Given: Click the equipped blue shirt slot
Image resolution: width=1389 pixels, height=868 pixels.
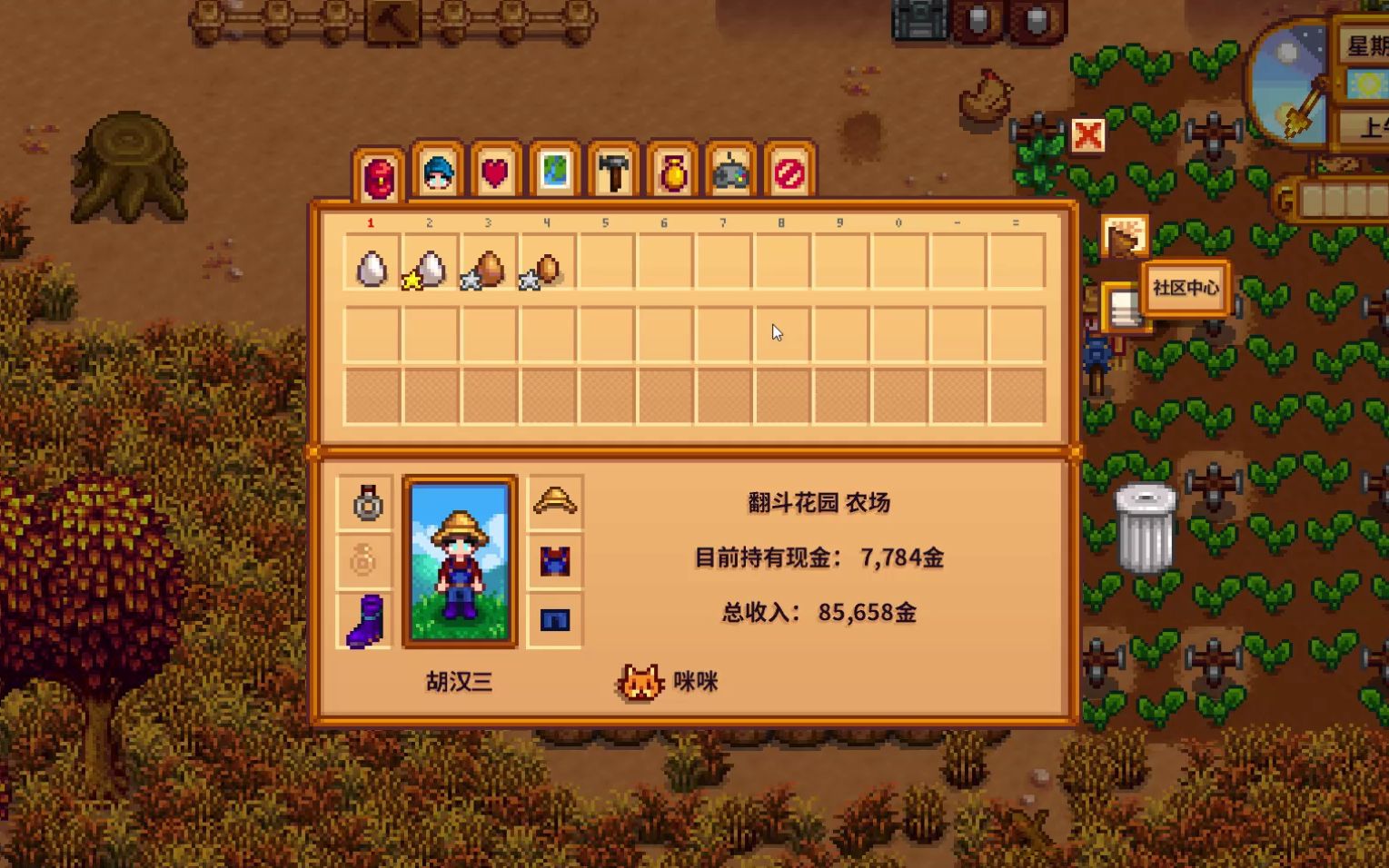Looking at the screenshot, I should point(555,560).
